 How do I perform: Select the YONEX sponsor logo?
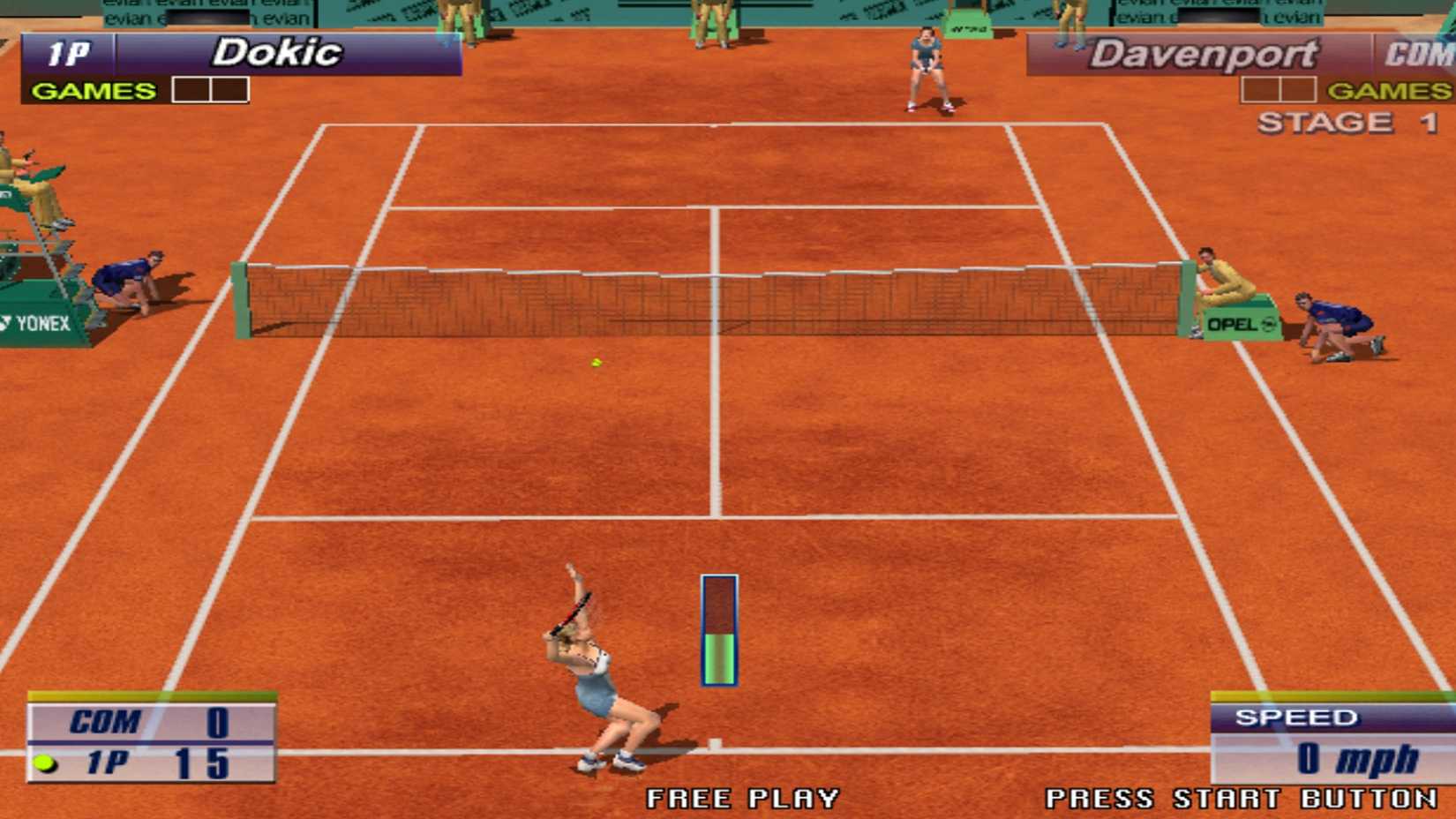tap(37, 324)
